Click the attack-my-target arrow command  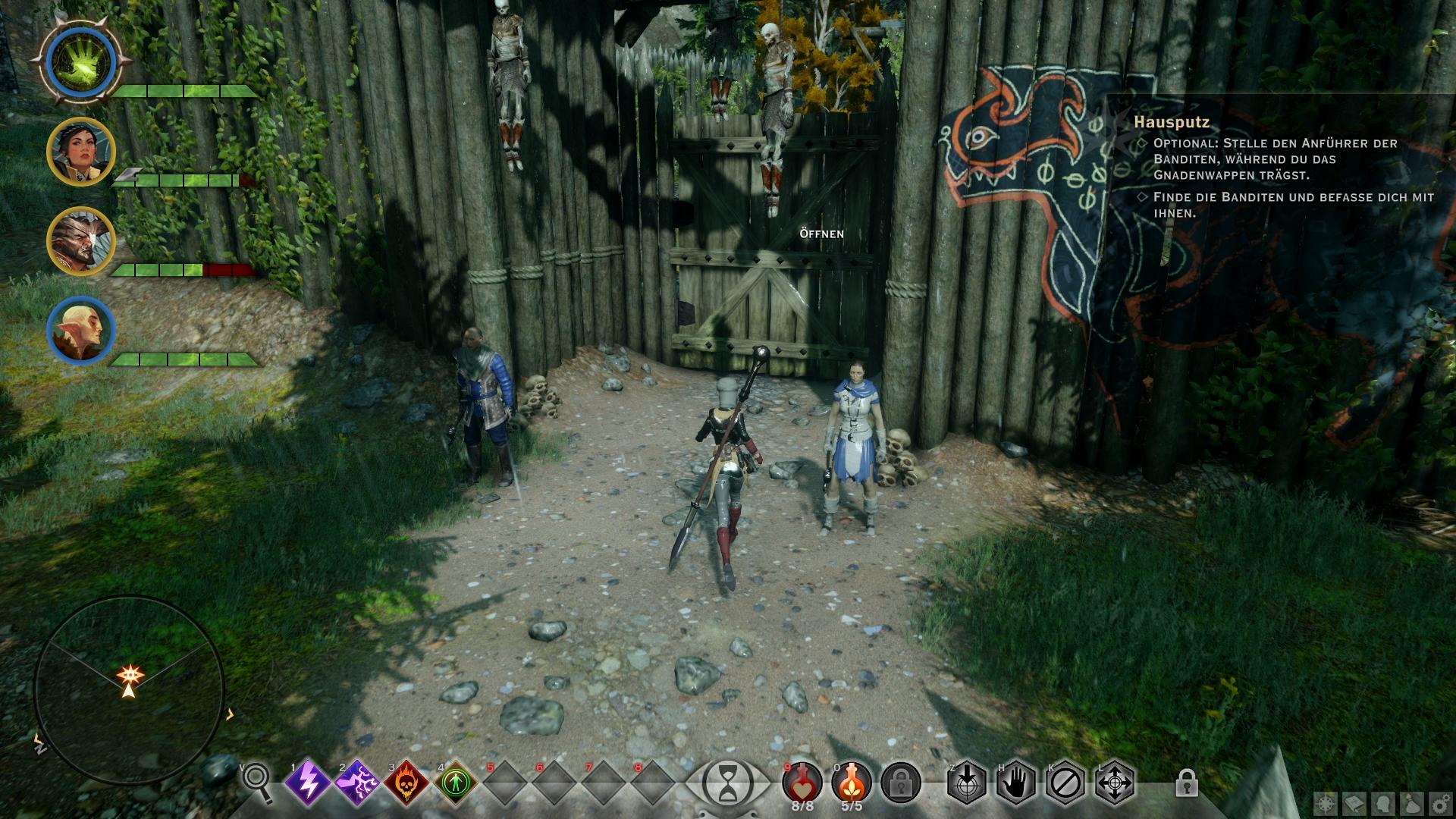coord(968,781)
